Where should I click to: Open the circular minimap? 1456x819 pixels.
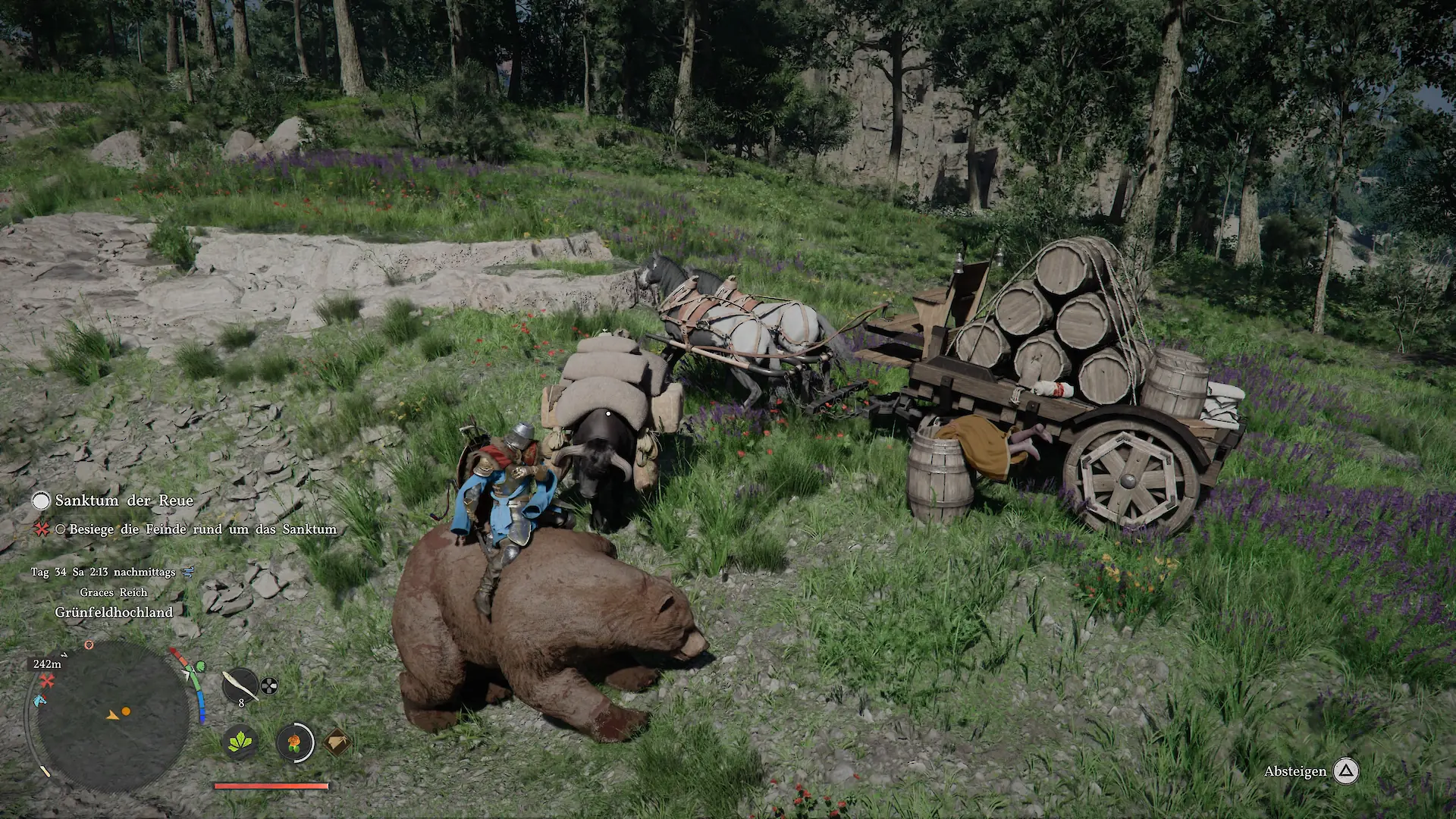[x=112, y=715]
